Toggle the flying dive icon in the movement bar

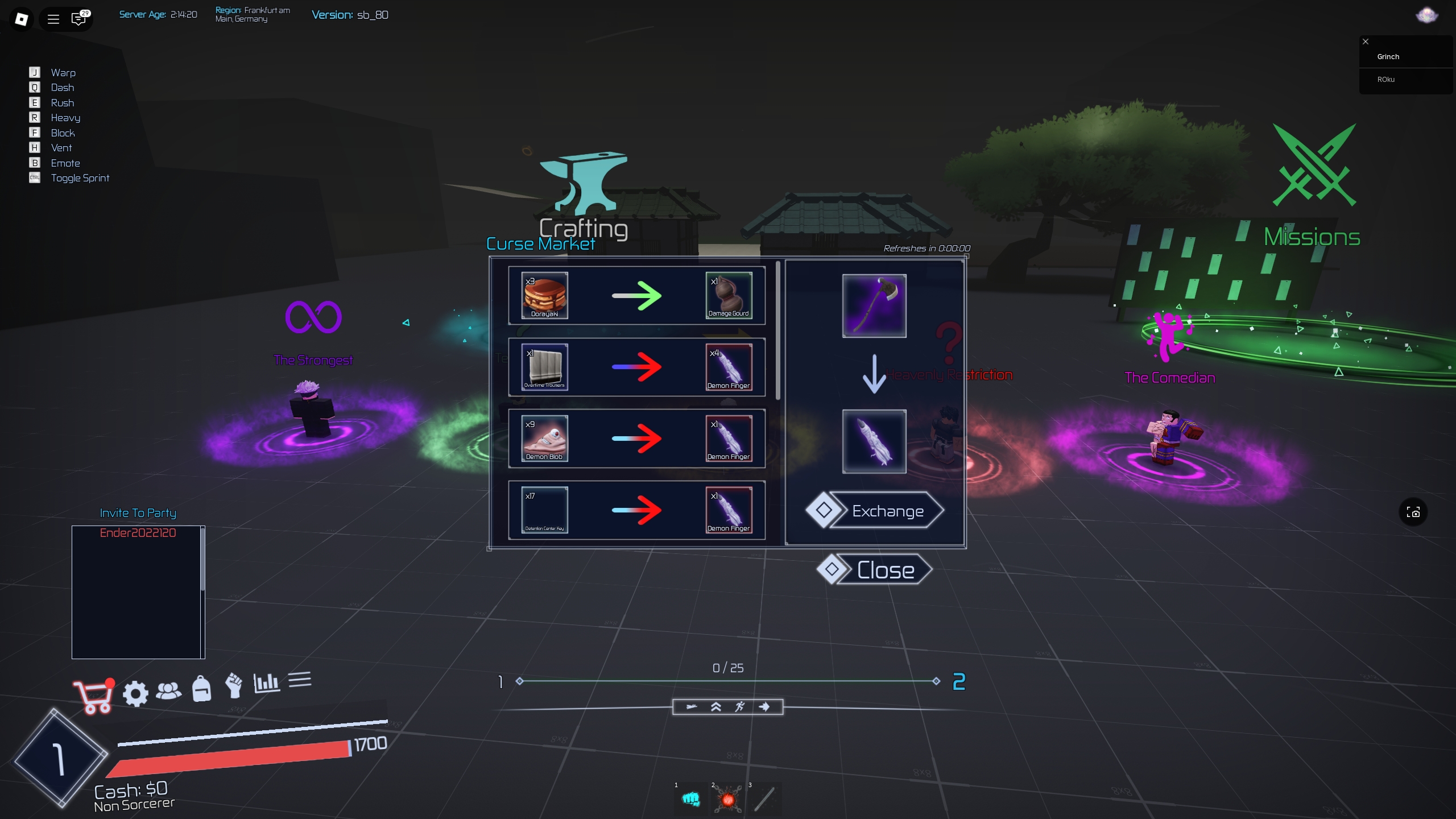pyautogui.click(x=691, y=706)
